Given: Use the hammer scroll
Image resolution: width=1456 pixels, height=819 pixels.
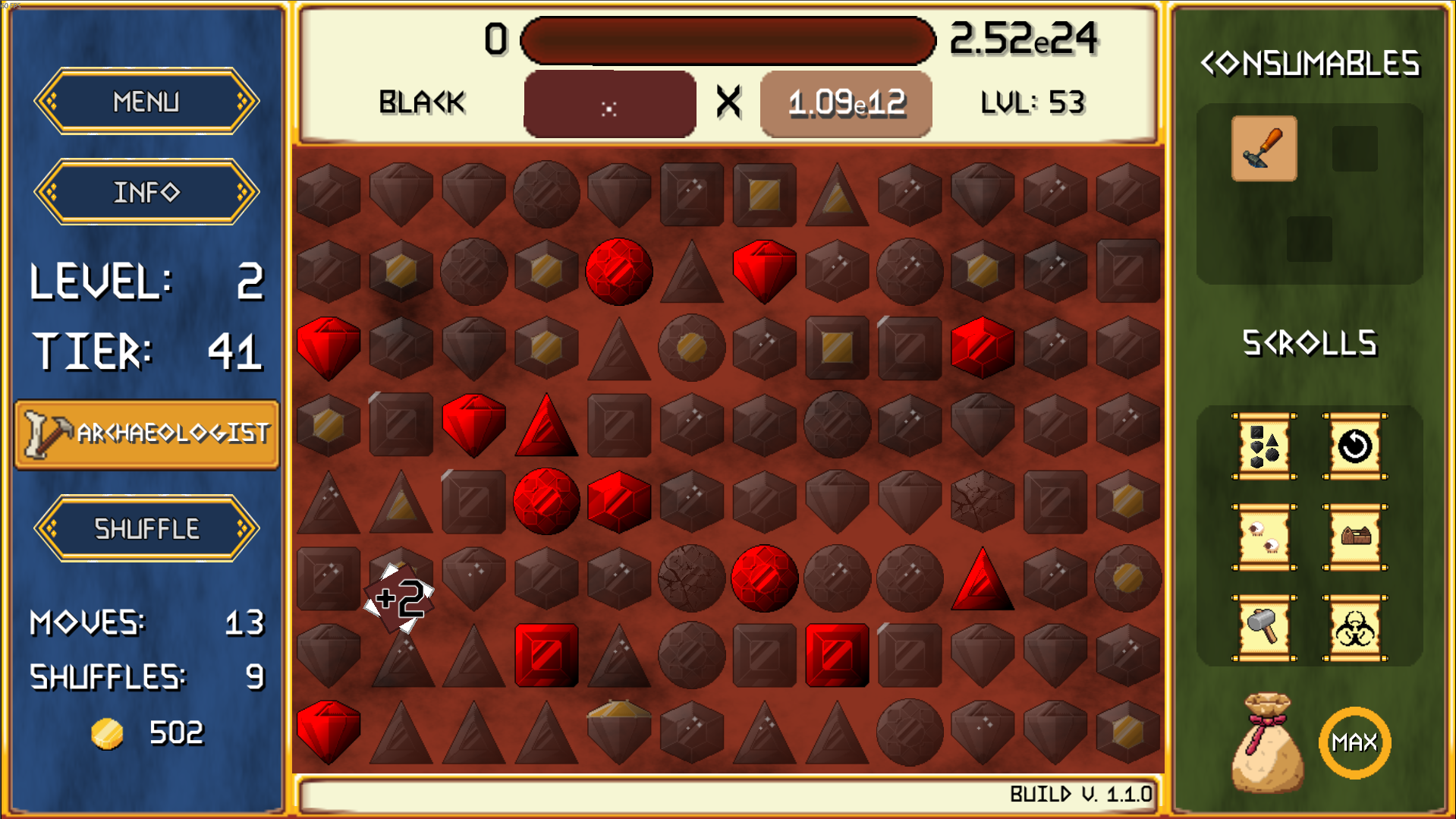Looking at the screenshot, I should [1262, 628].
